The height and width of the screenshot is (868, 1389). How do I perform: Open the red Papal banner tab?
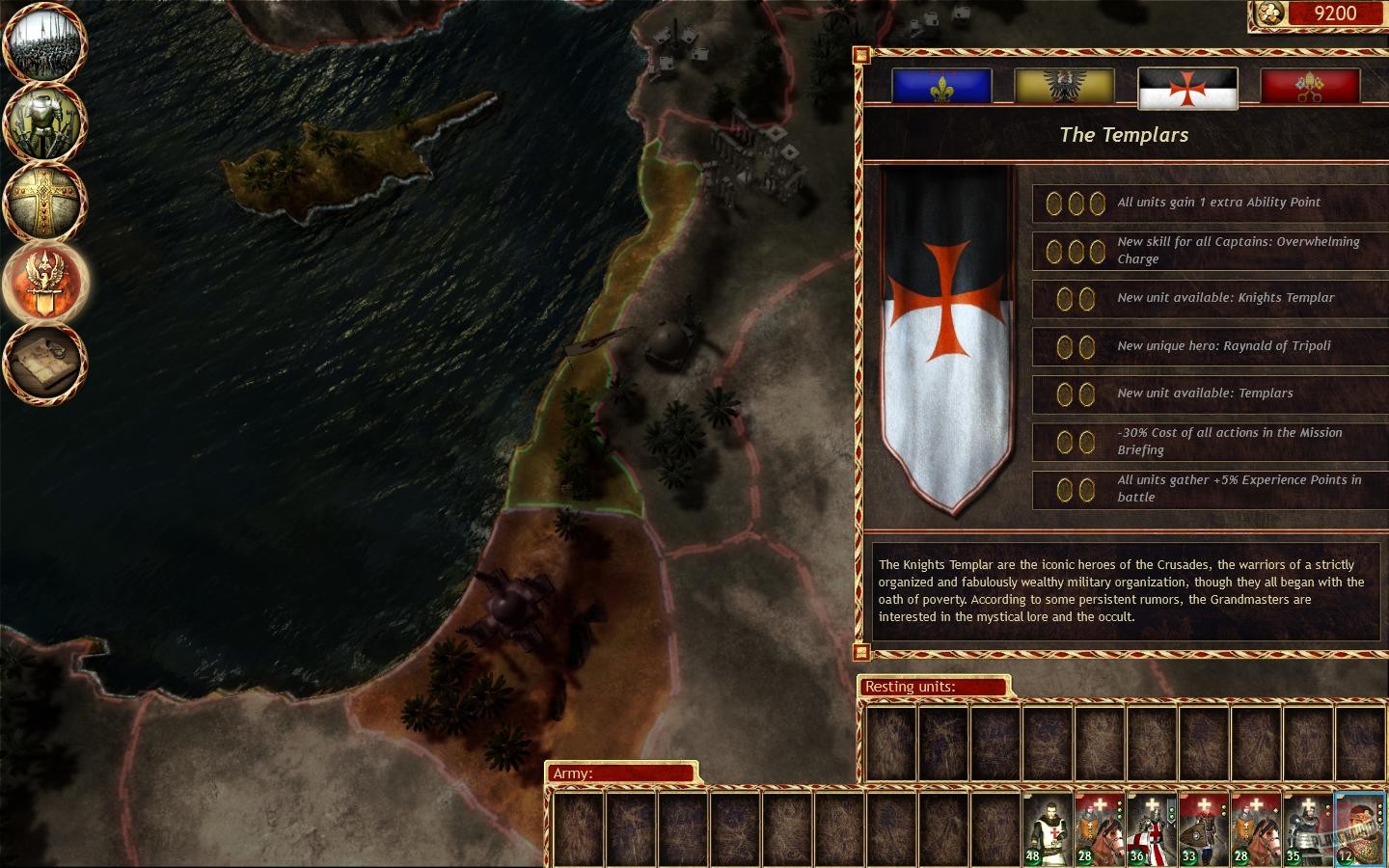(1310, 86)
